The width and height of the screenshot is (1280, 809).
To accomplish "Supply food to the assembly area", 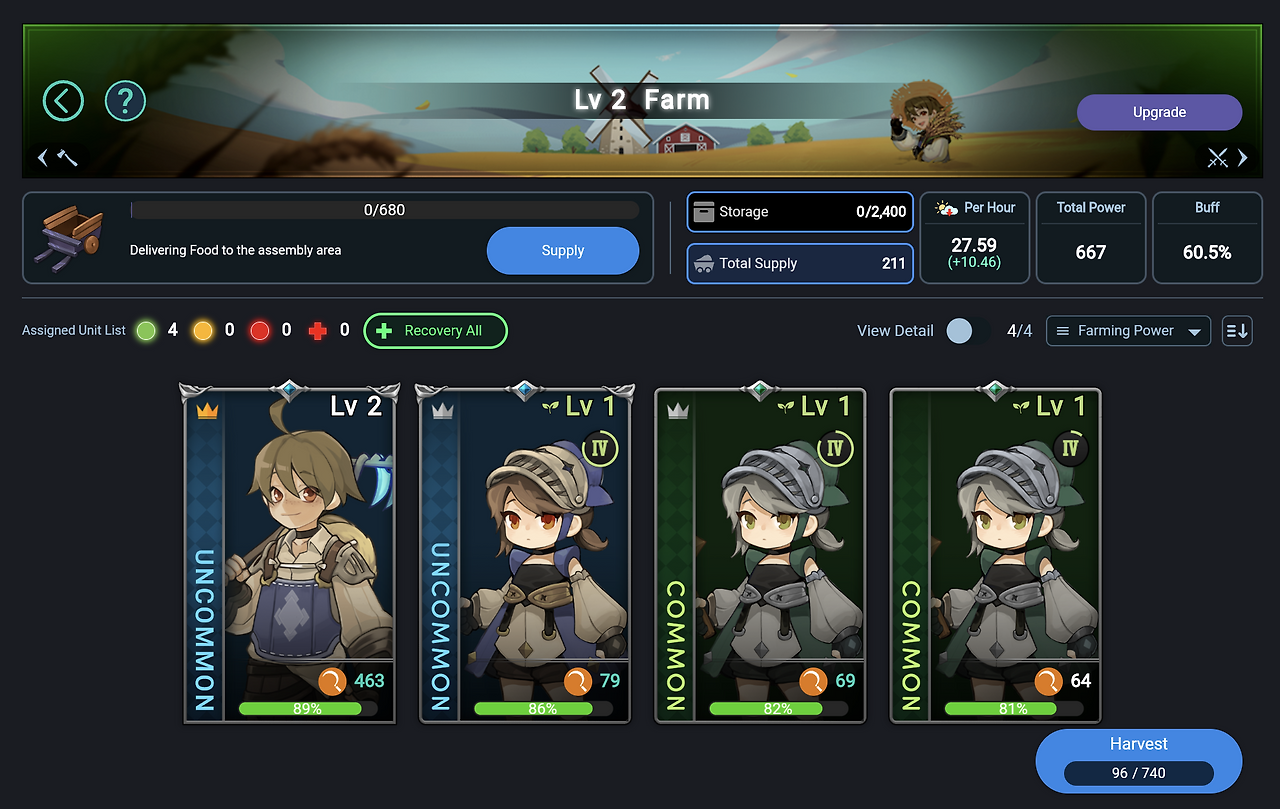I will (562, 251).
